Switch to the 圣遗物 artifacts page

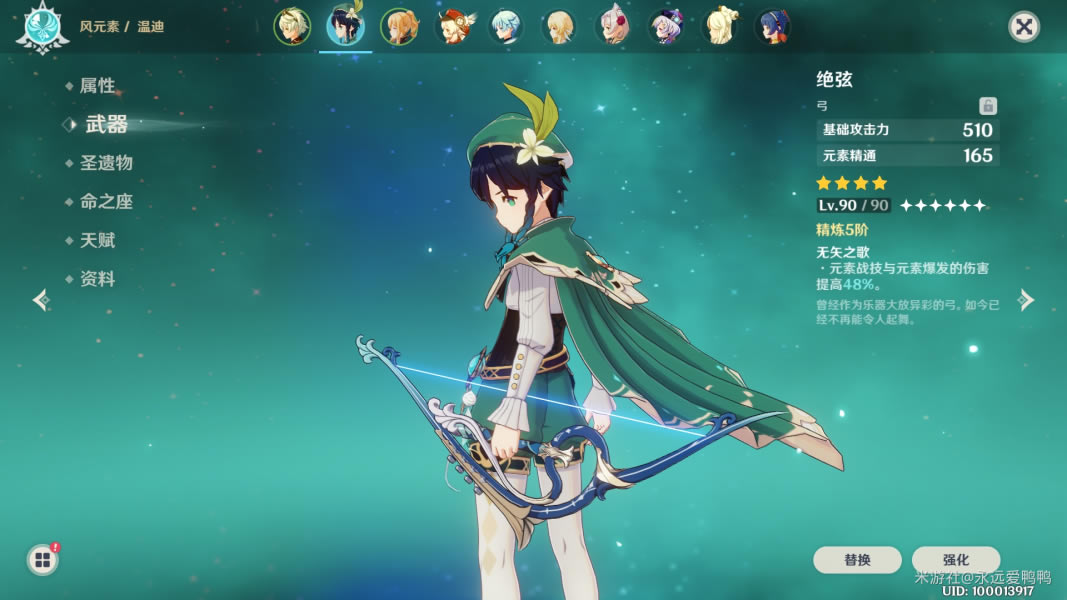pyautogui.click(x=106, y=163)
